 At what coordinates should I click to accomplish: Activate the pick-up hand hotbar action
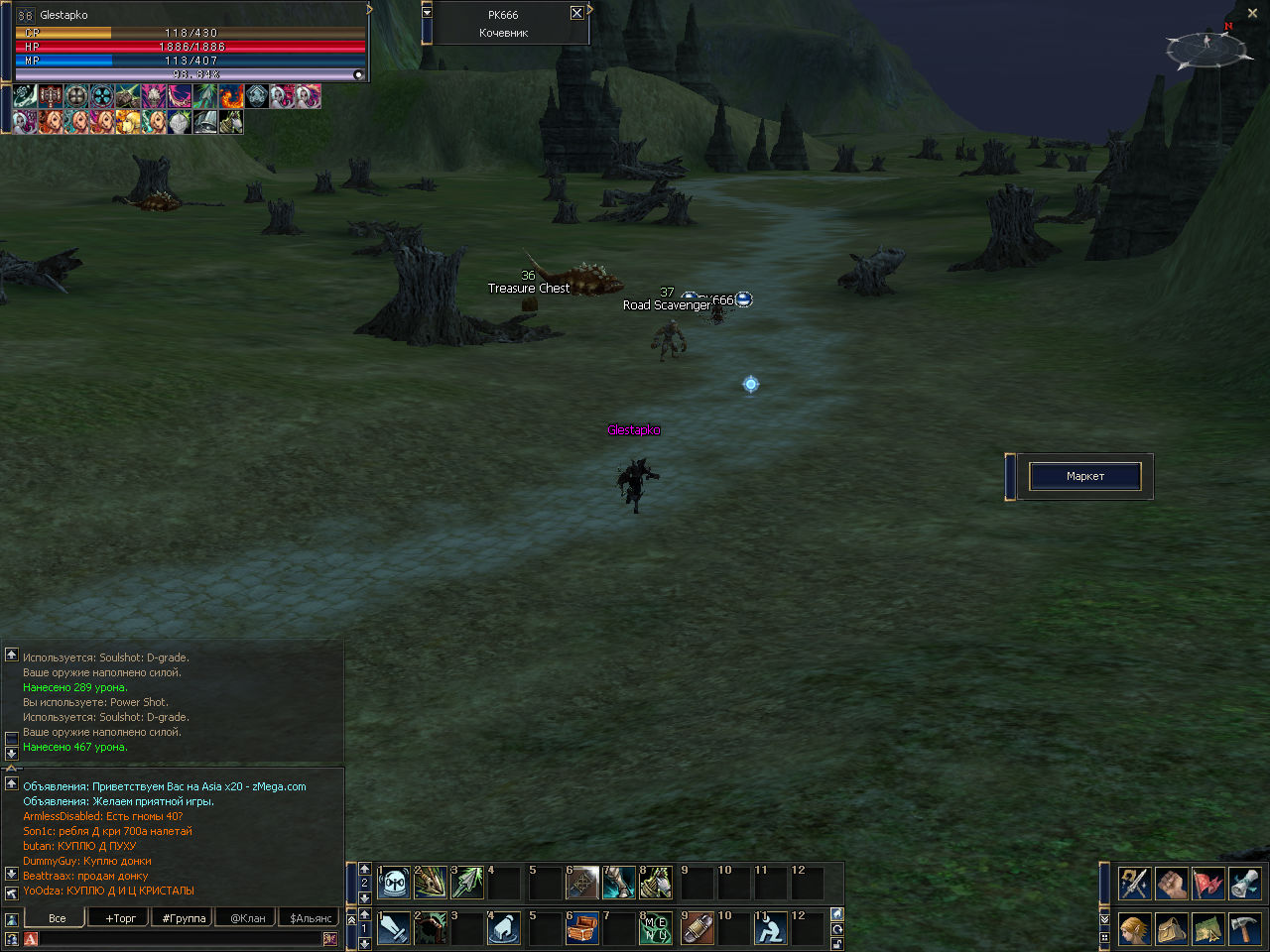pyautogui.click(x=505, y=928)
